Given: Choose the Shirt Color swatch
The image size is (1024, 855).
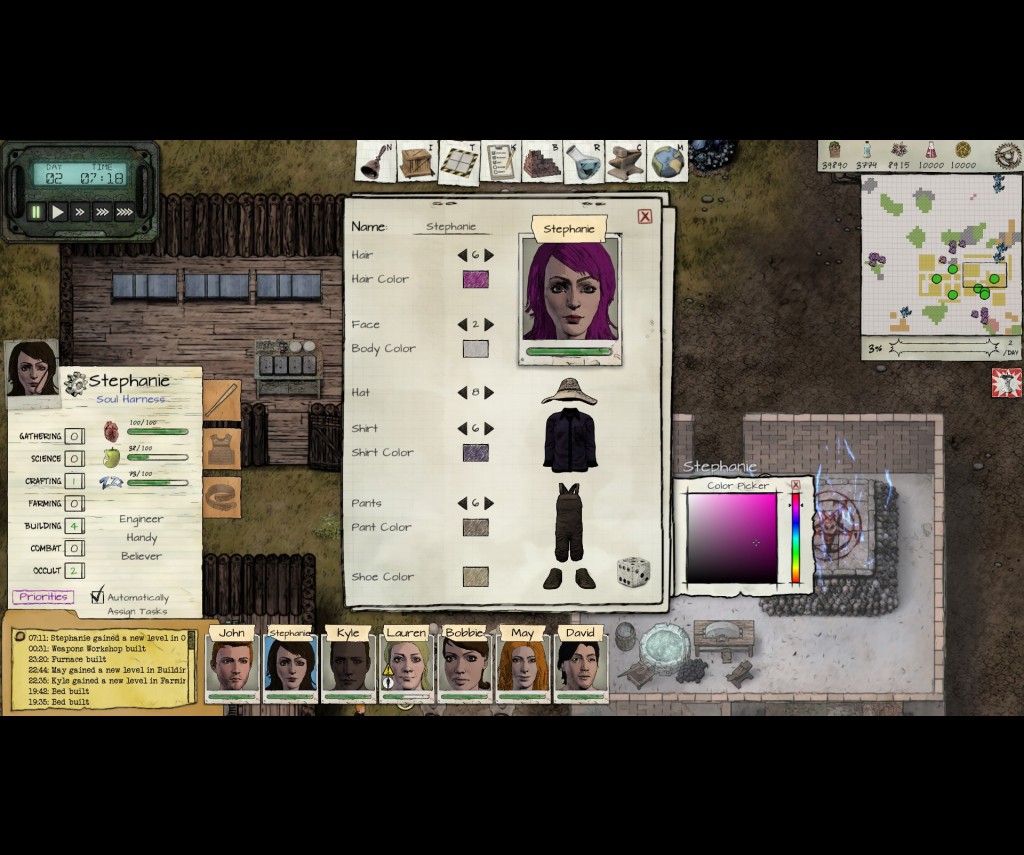Looking at the screenshot, I should click(x=475, y=453).
